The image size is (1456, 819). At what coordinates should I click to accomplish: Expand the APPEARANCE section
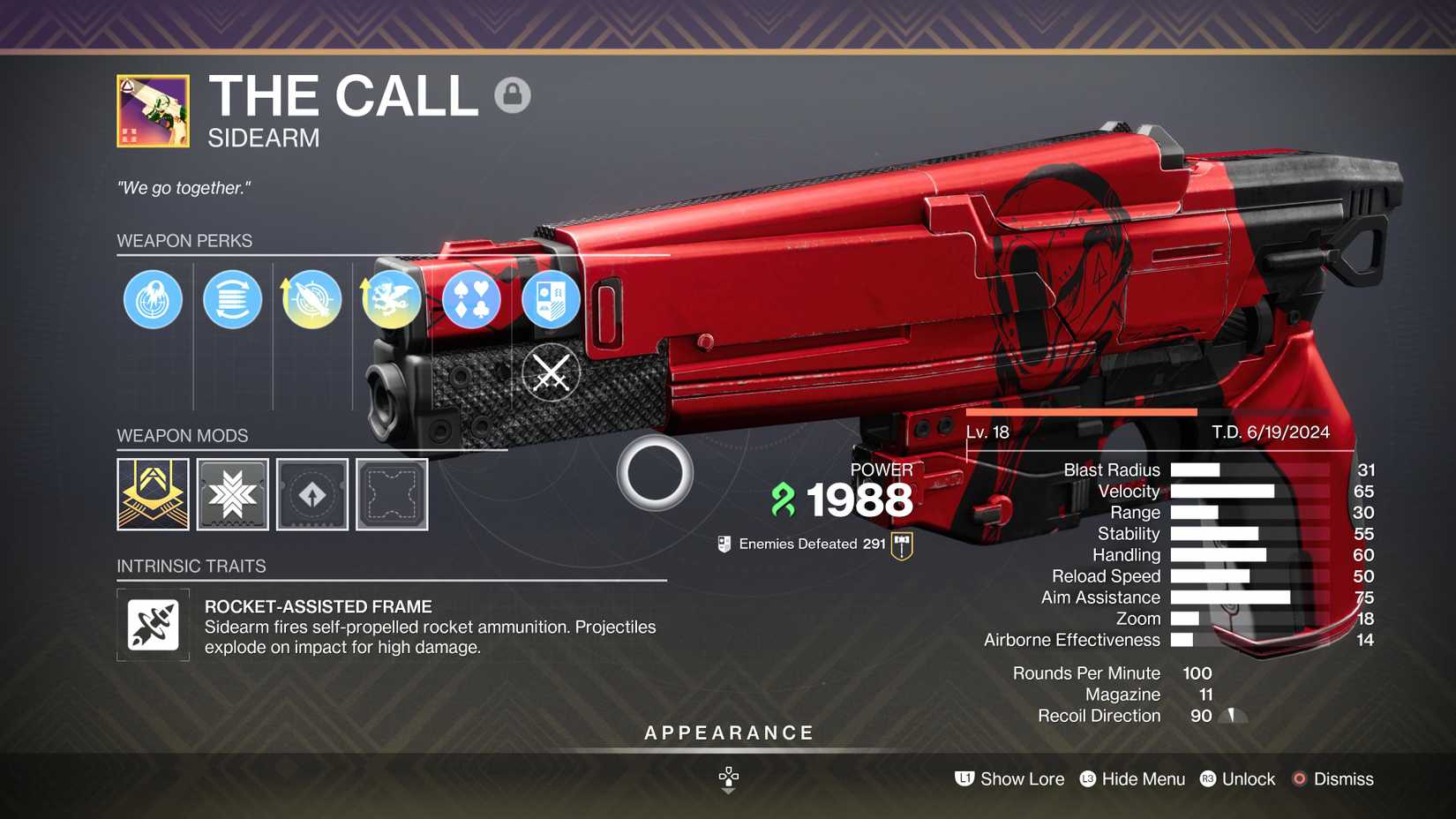(727, 732)
